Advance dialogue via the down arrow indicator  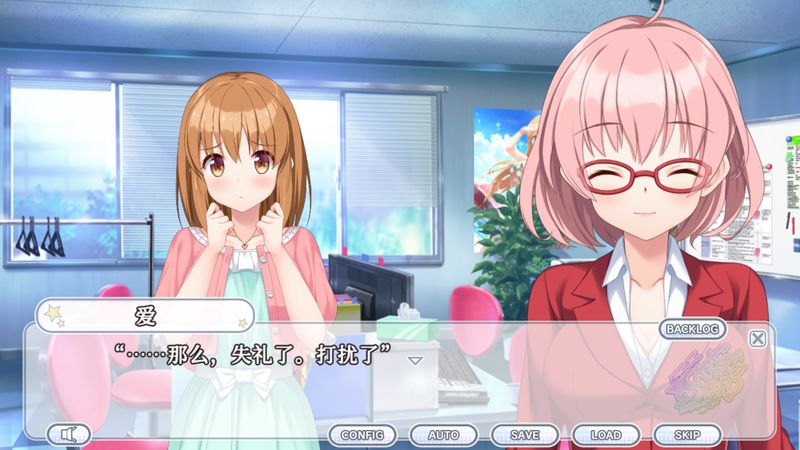416,359
